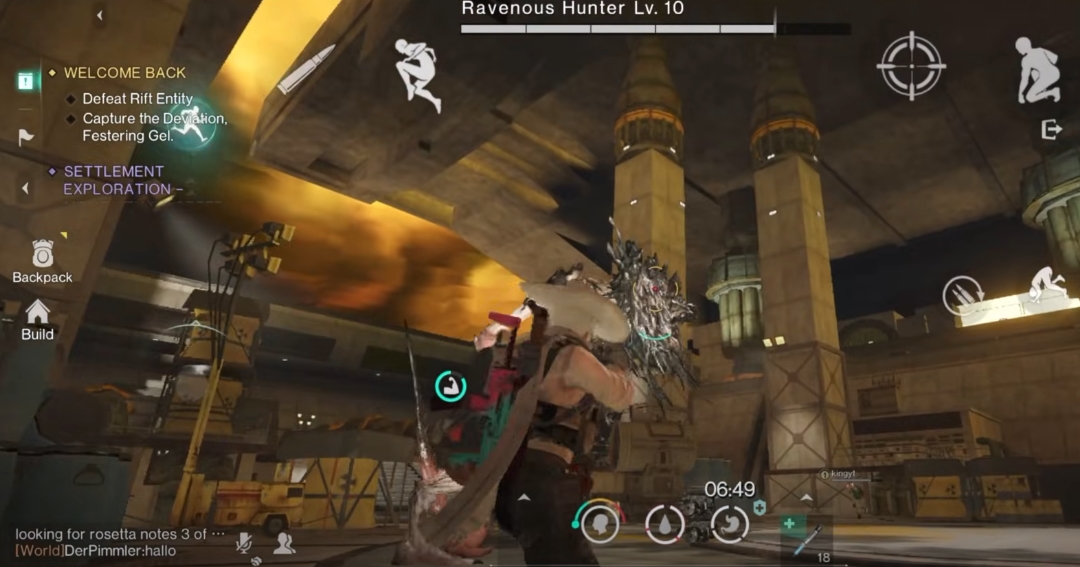The width and height of the screenshot is (1080, 567).
Task: Select the quest tab with exclamation mark
Action: (26, 81)
